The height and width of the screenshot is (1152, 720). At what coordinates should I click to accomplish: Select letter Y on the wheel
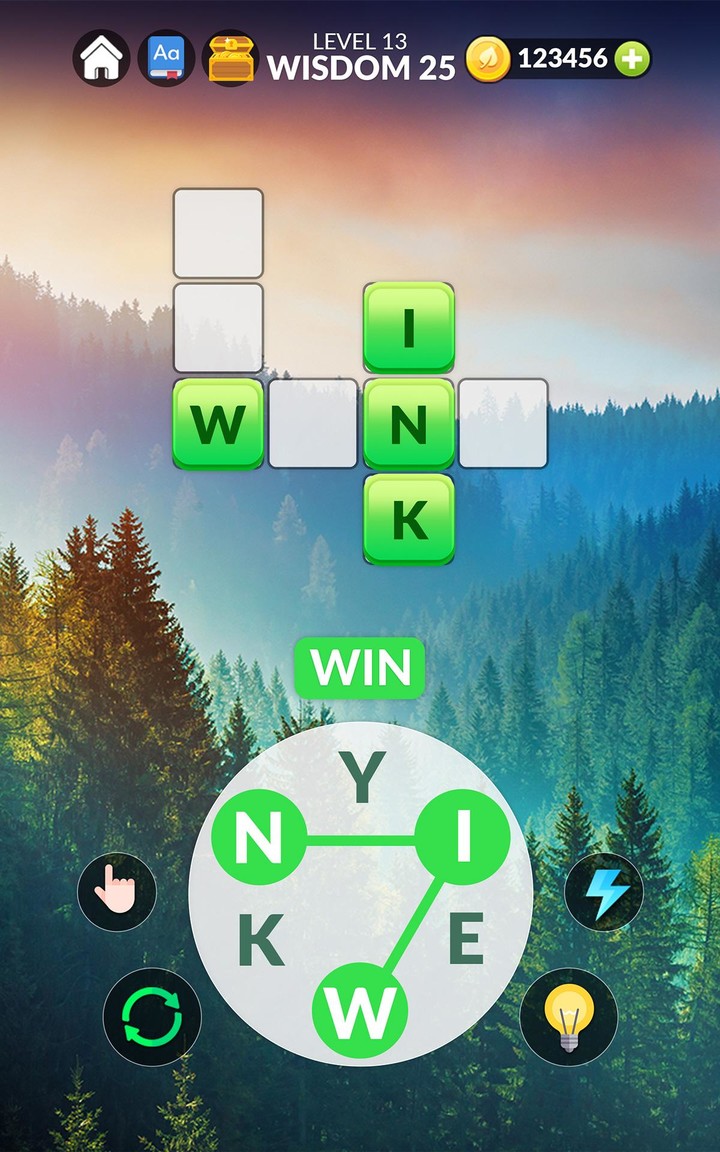[x=363, y=779]
